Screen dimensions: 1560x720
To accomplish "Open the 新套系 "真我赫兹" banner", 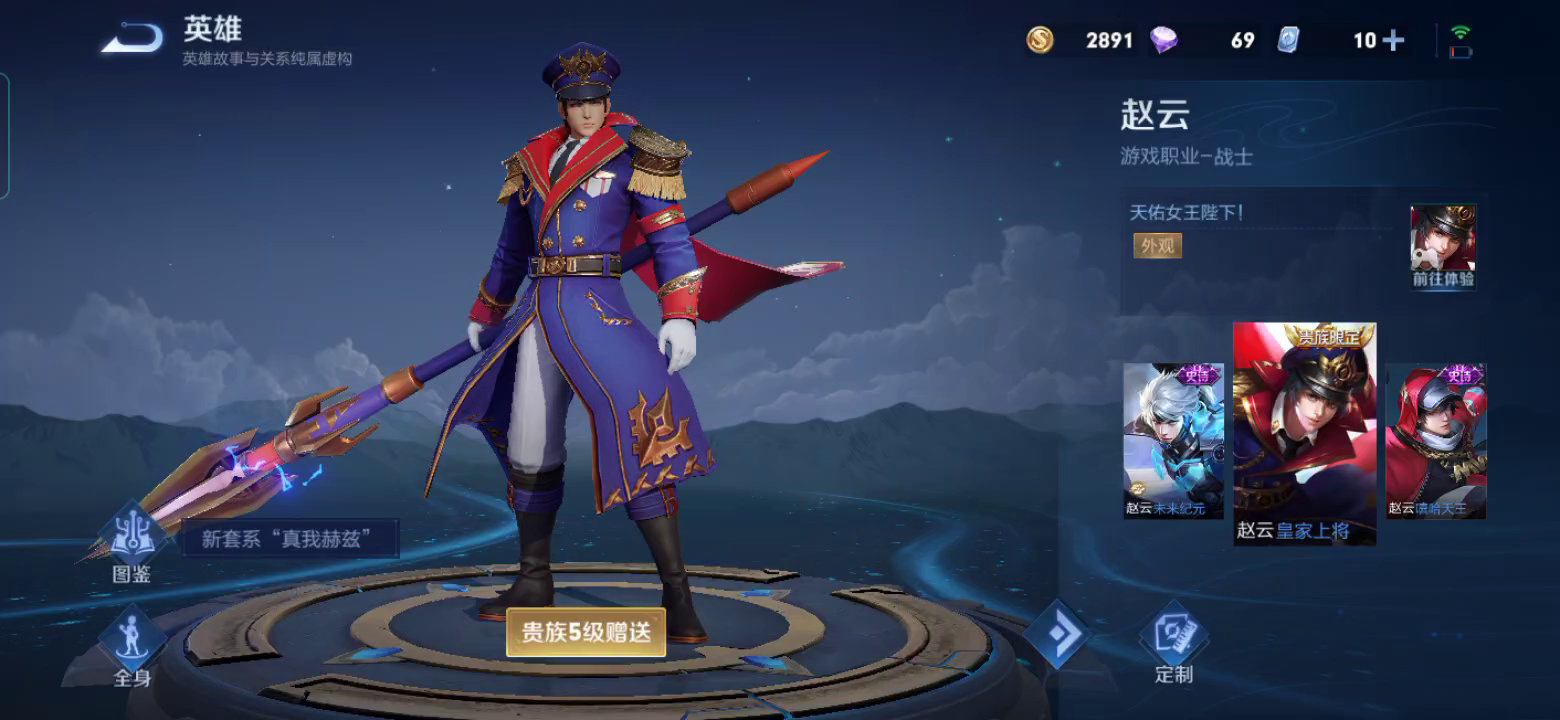I will coord(290,539).
